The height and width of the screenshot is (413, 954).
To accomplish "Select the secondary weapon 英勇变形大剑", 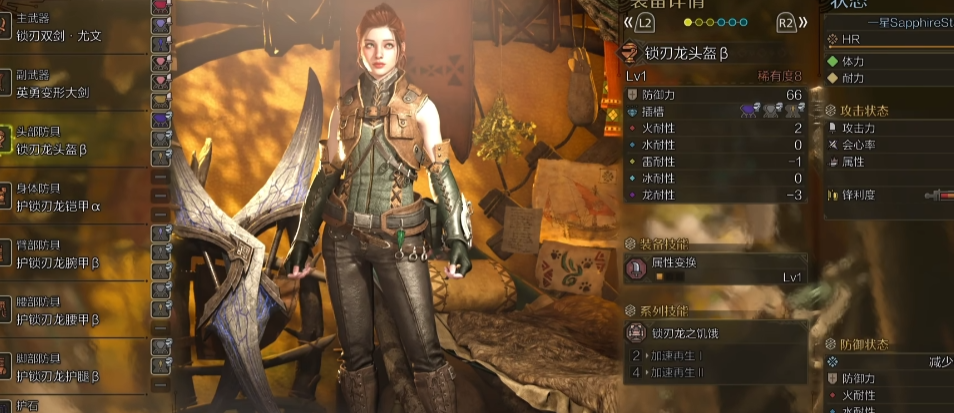I will coord(60,91).
